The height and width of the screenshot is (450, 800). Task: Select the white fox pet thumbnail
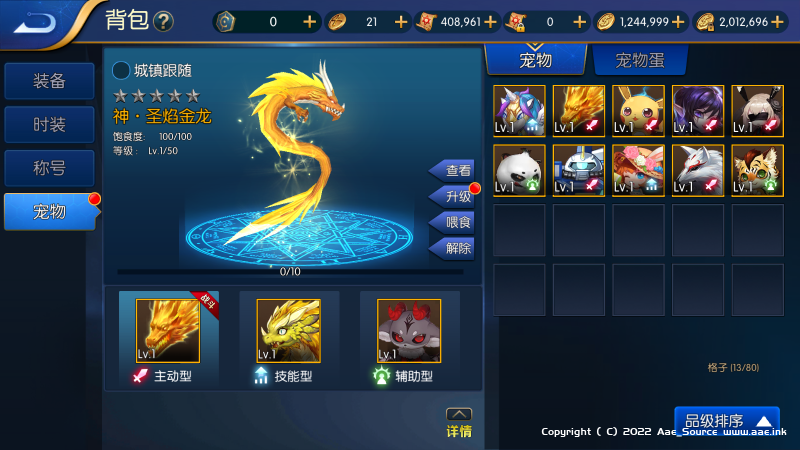coord(697,170)
